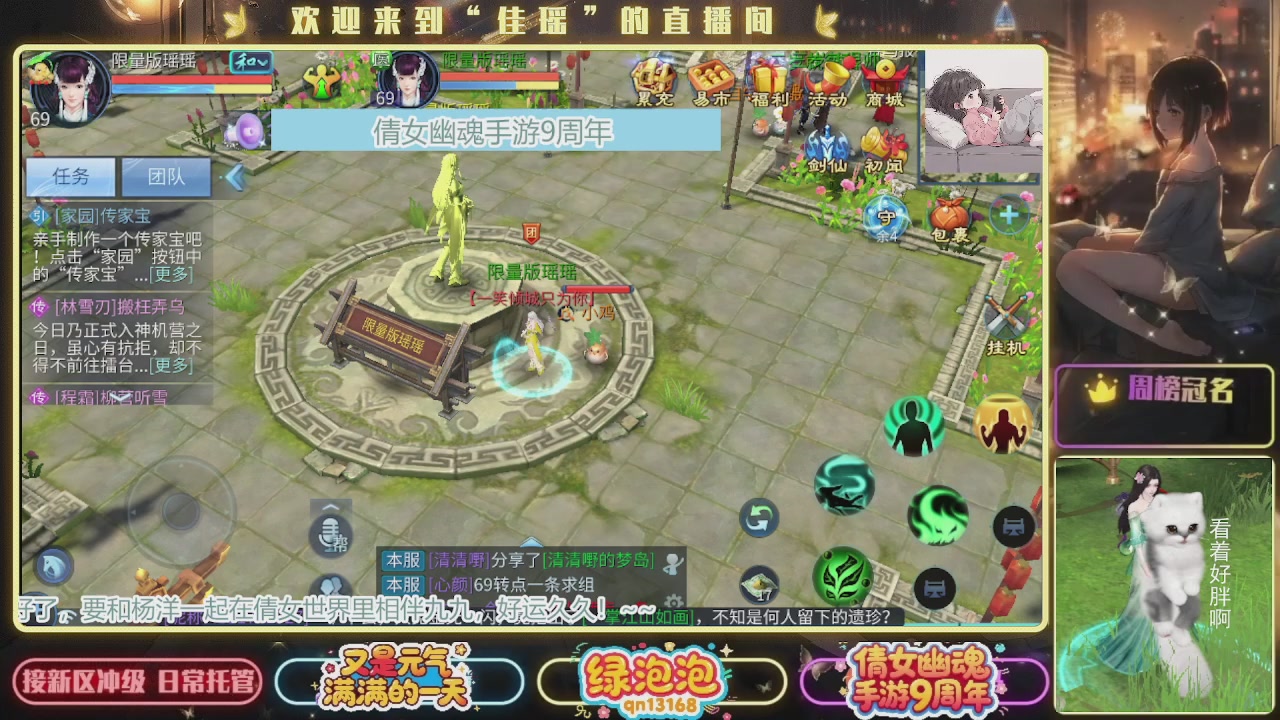Expand the panel arrow above the microphone
1280x720 pixels.
click(x=329, y=507)
